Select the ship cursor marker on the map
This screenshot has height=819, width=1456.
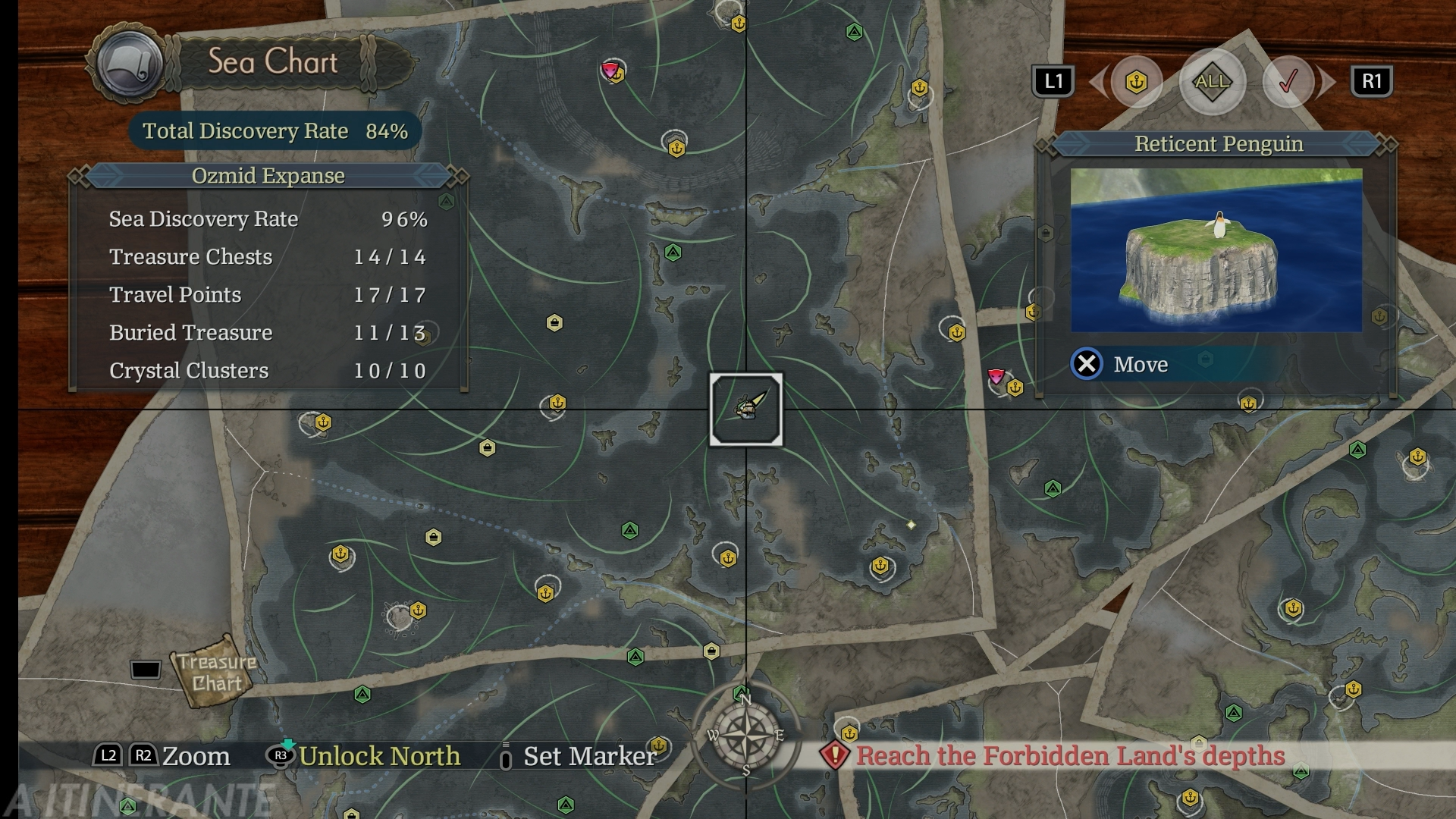click(746, 409)
